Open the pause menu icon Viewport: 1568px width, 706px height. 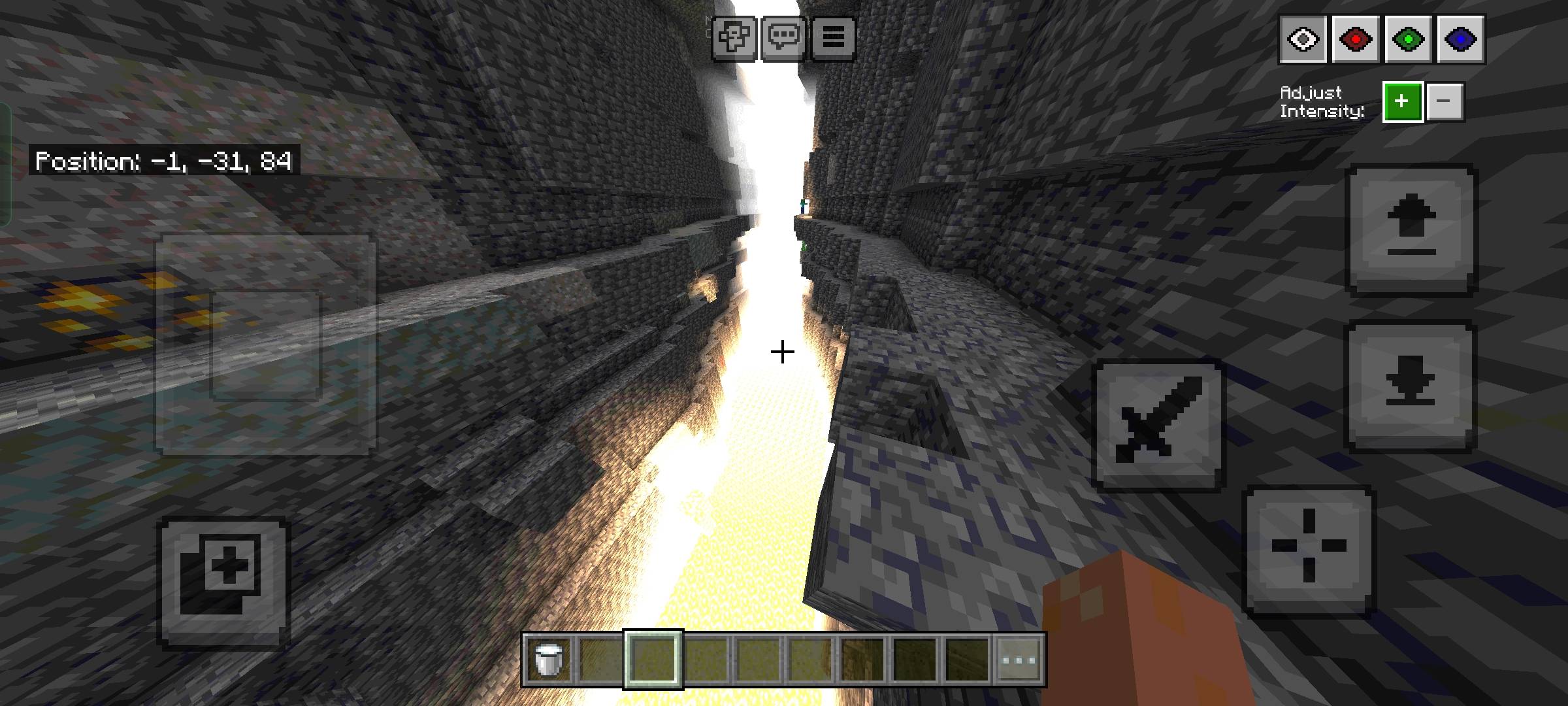click(833, 37)
